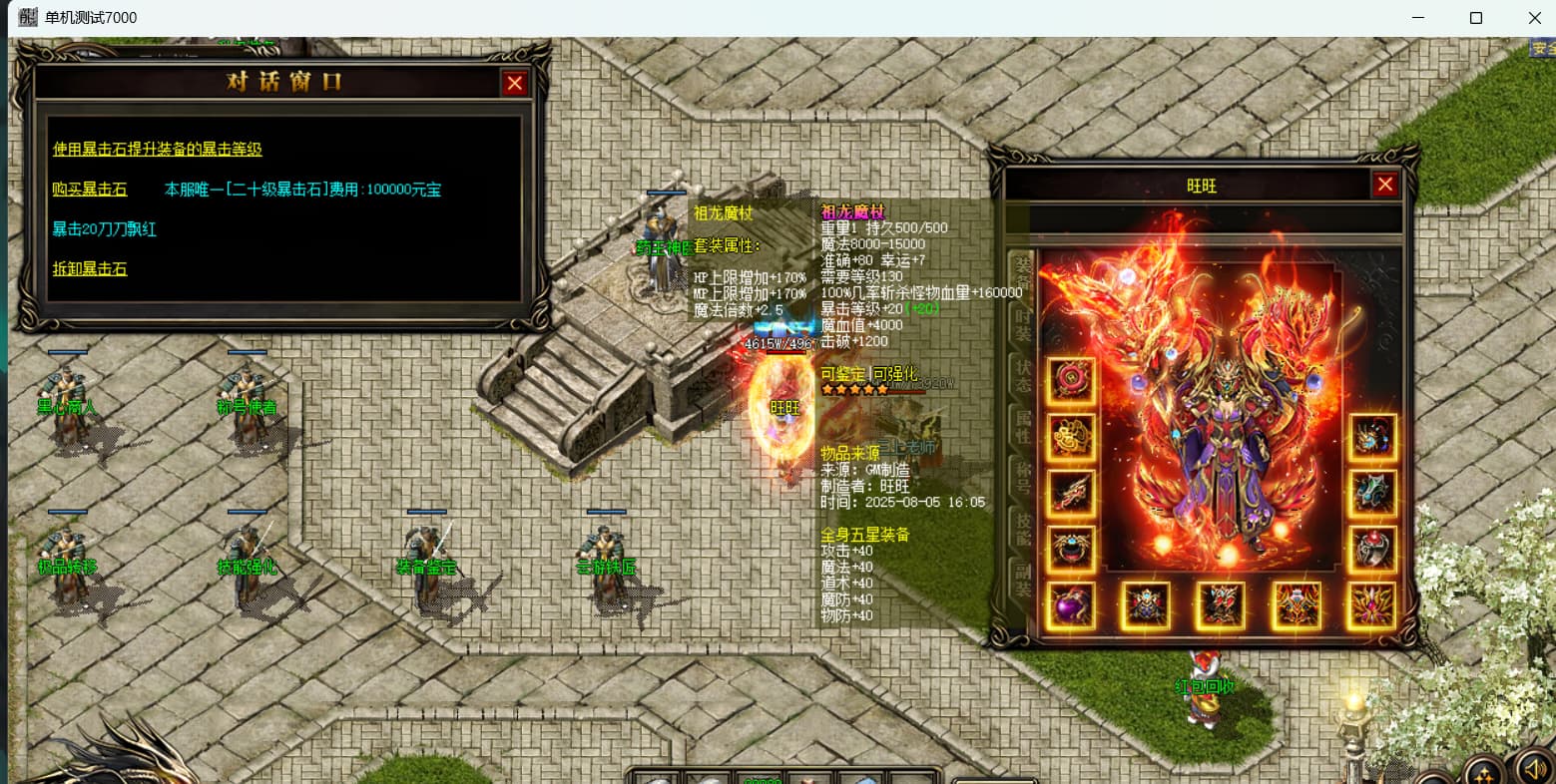Click the 拆卸暴击石 option
Screen dimensions: 1556x784
click(90, 269)
